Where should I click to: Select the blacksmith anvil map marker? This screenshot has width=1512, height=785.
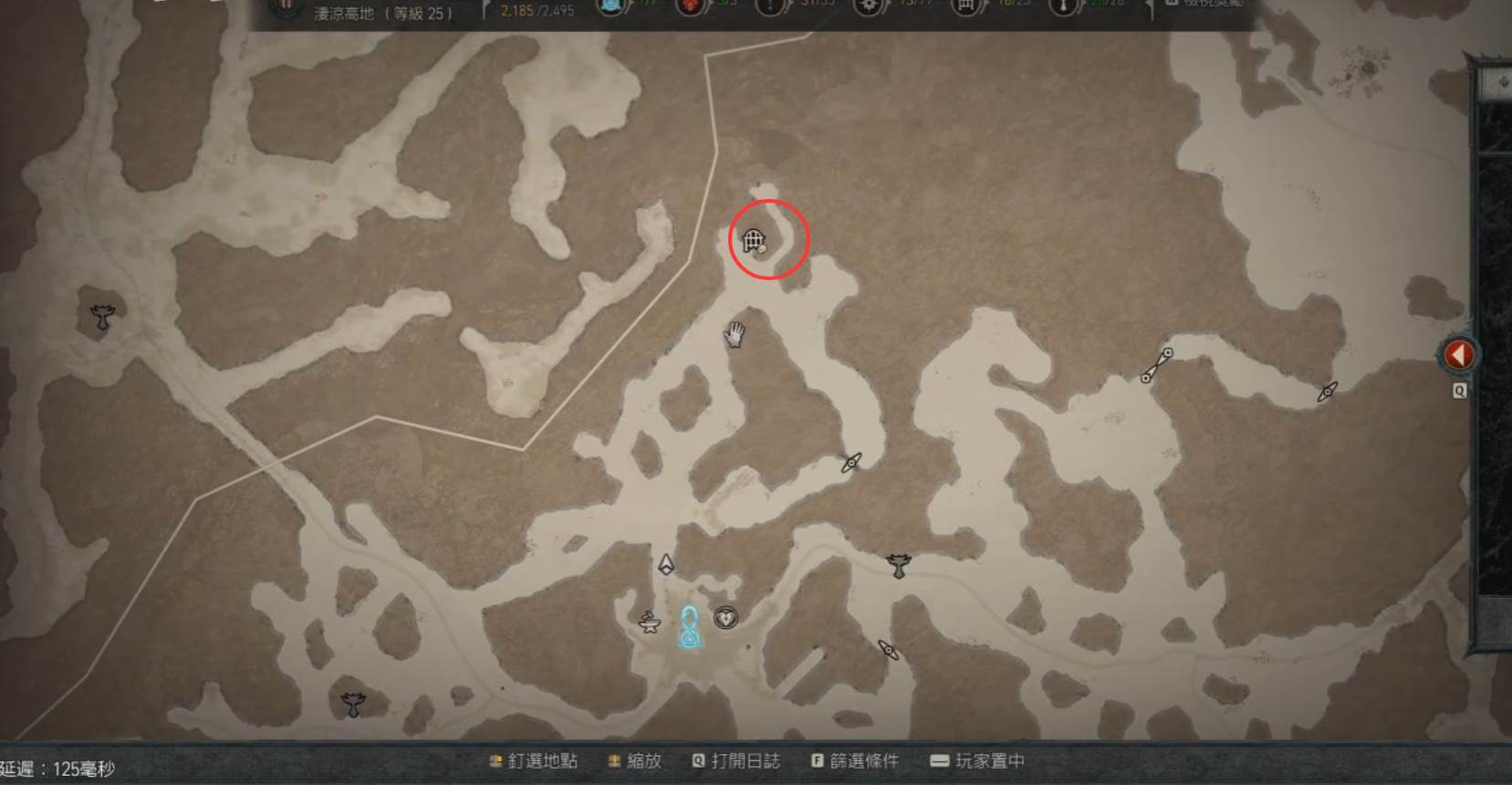pos(649,624)
